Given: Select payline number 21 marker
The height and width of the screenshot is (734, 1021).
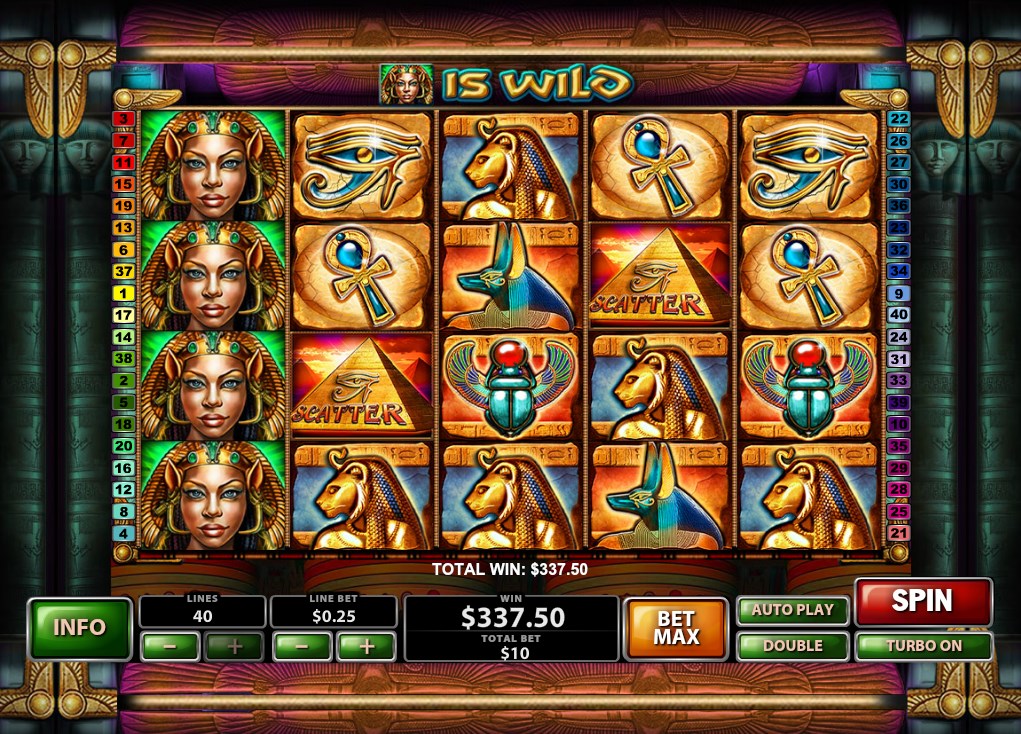Looking at the screenshot, I should (x=898, y=534).
